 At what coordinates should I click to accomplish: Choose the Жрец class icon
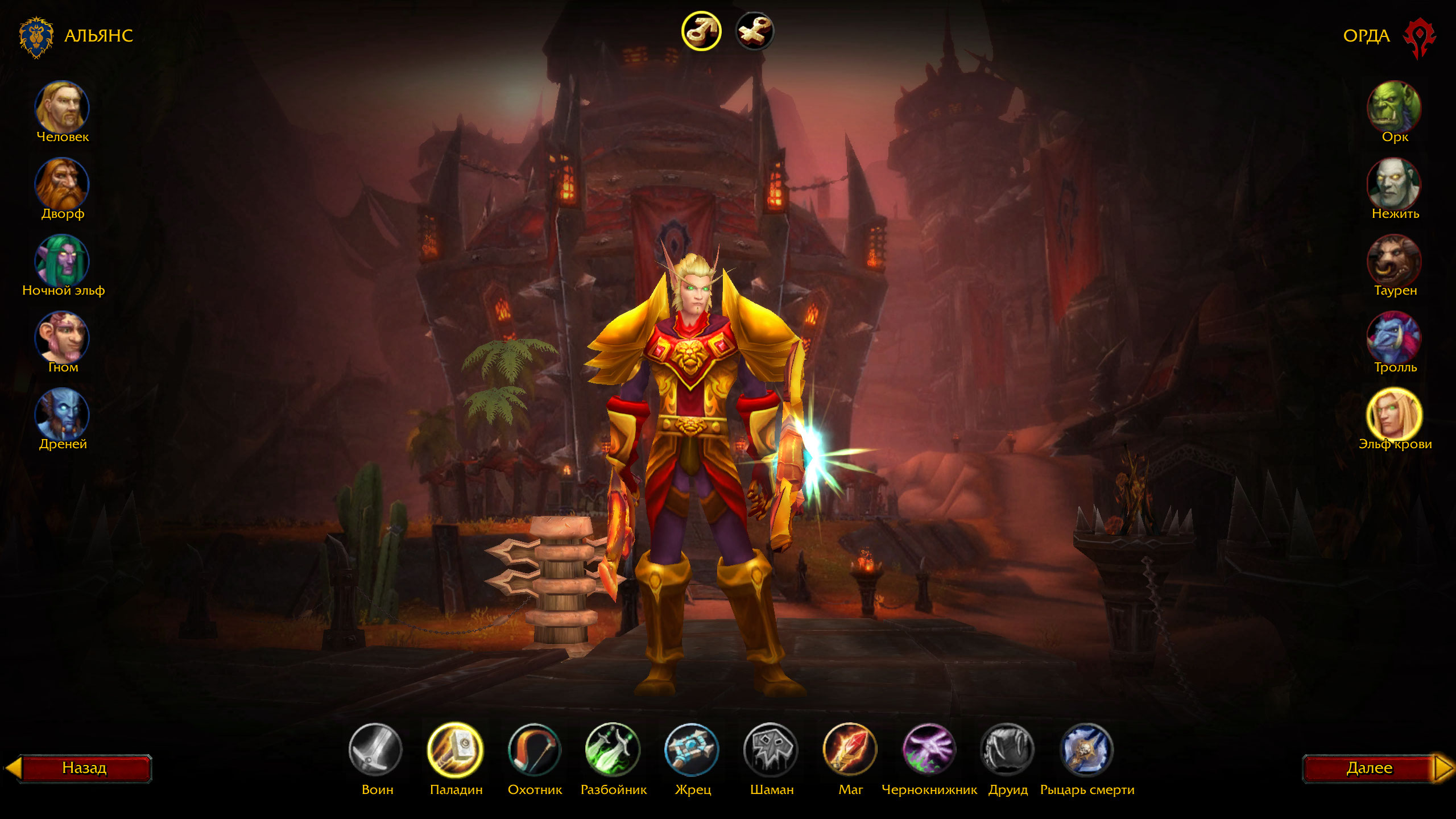(692, 750)
